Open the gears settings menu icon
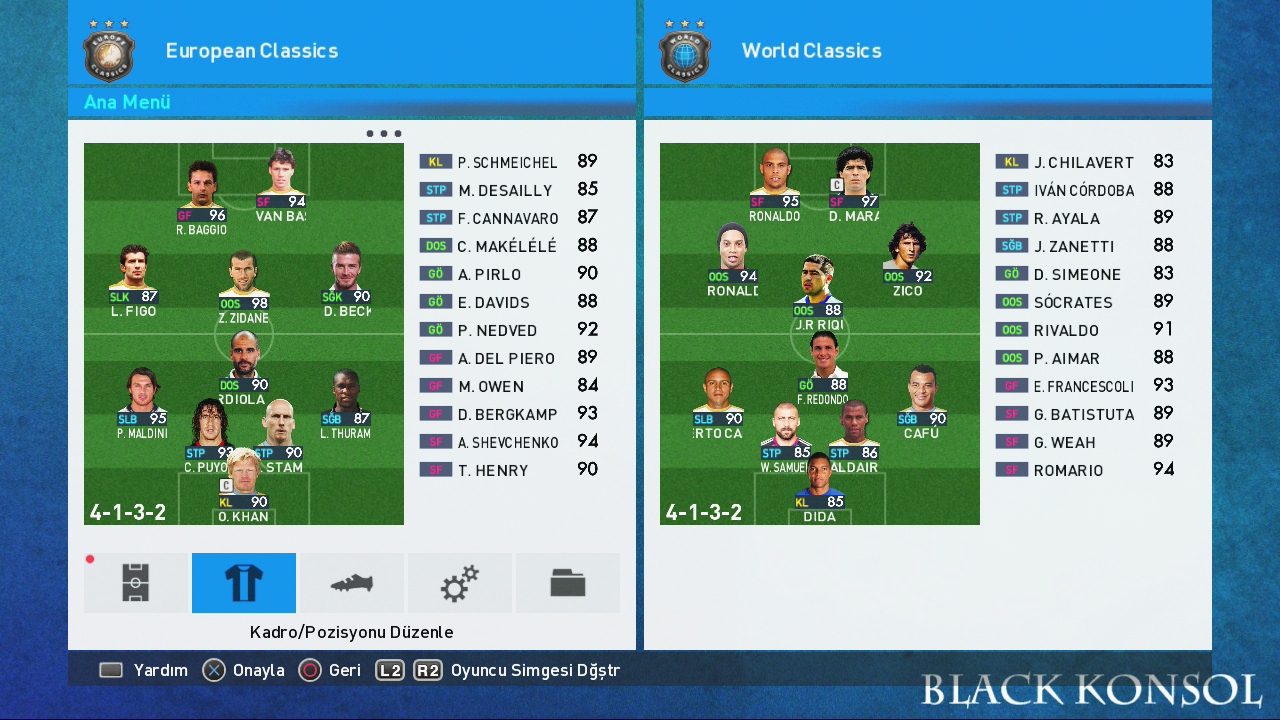This screenshot has width=1280, height=720. pos(460,583)
